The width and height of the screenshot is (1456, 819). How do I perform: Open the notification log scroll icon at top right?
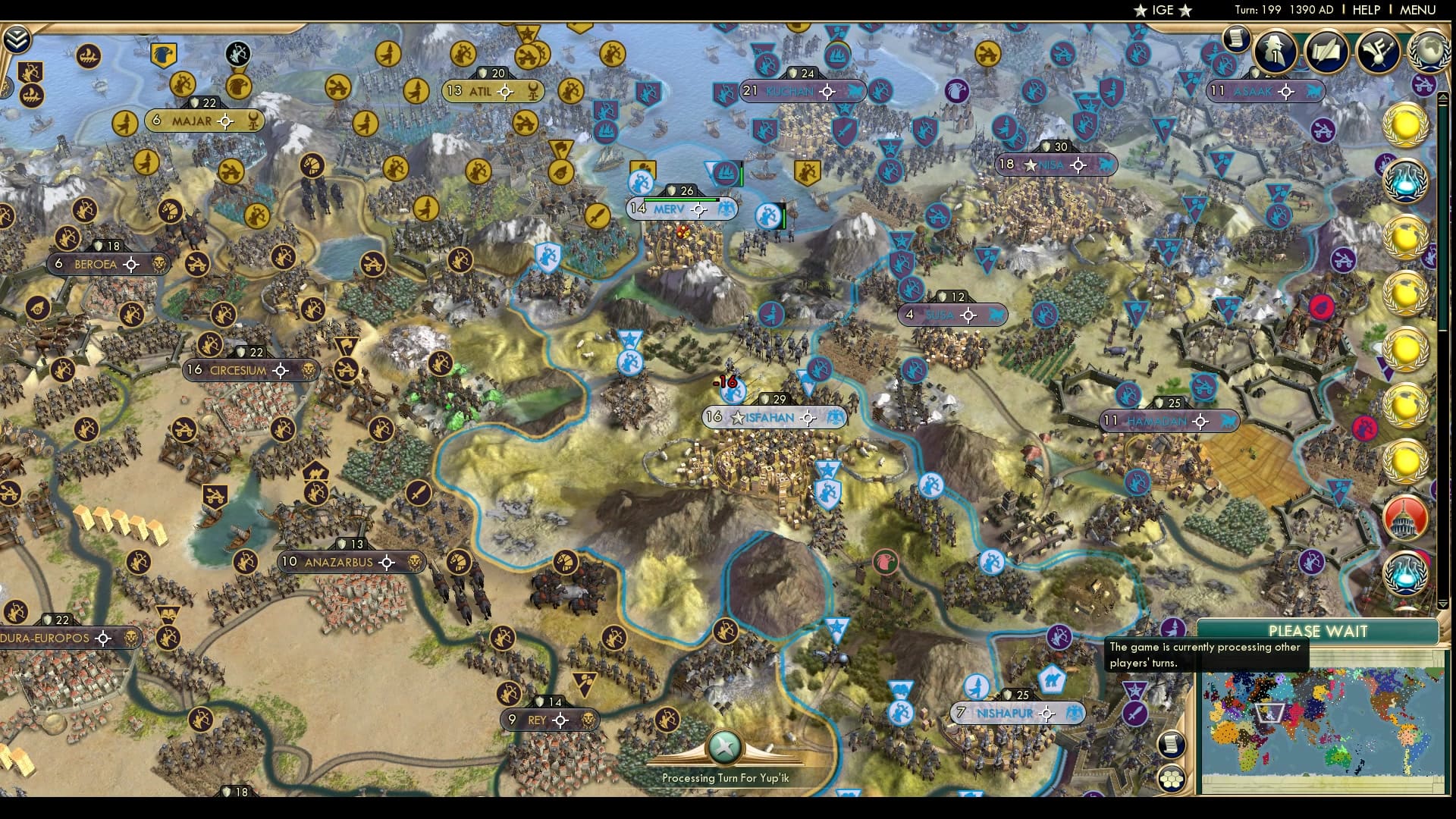click(1236, 49)
